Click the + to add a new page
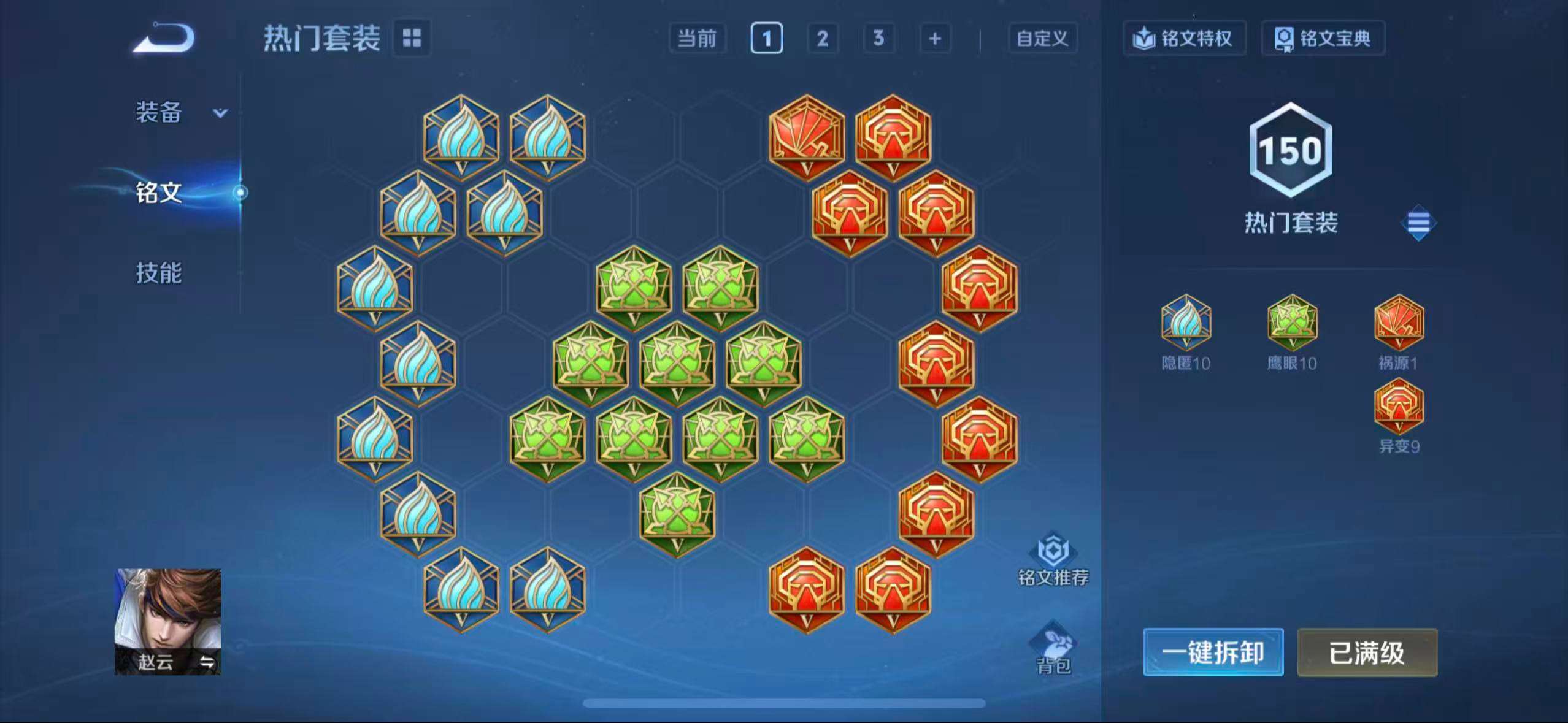The image size is (1568, 723). point(934,38)
